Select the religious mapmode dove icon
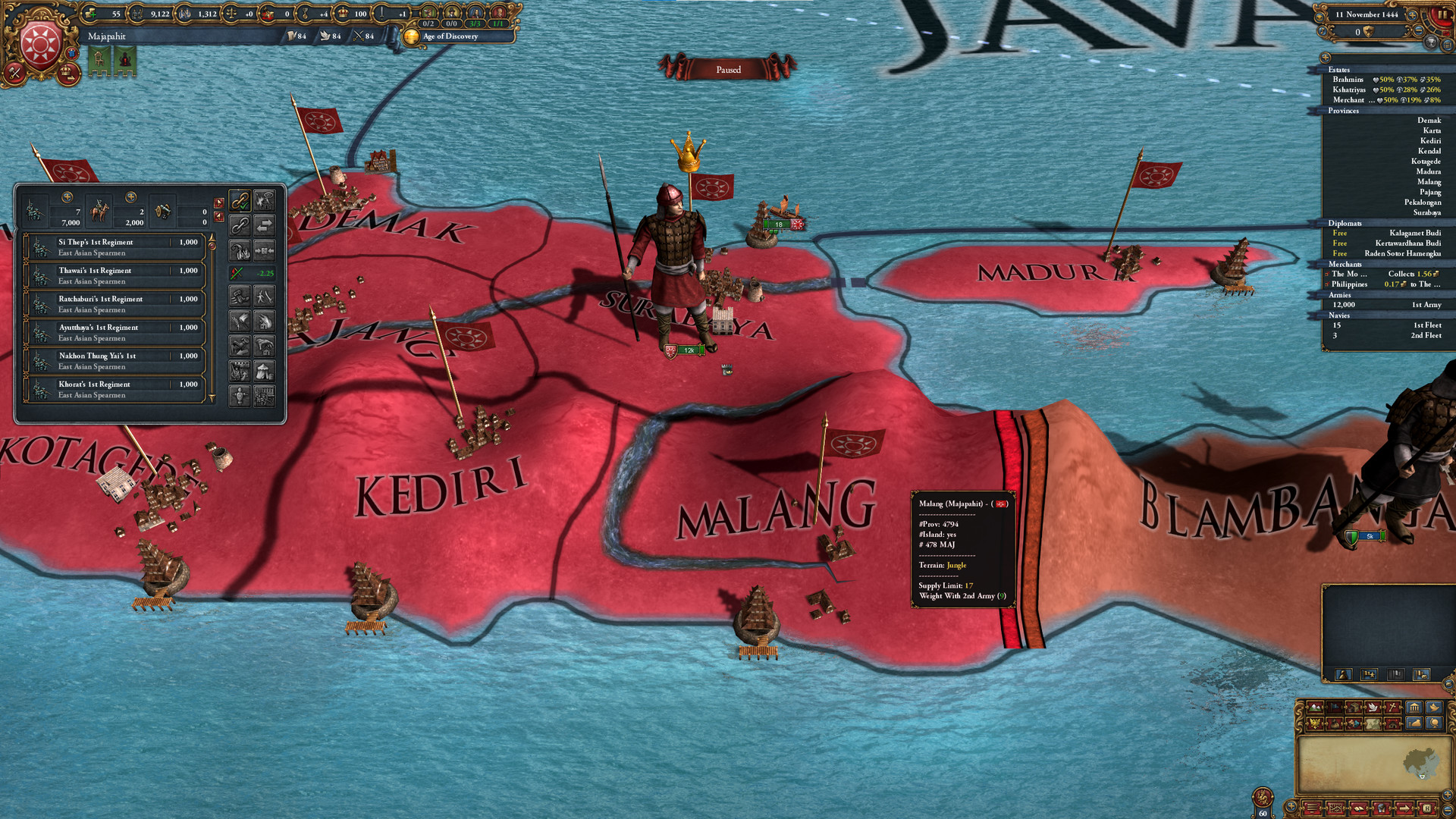 pos(1373,708)
